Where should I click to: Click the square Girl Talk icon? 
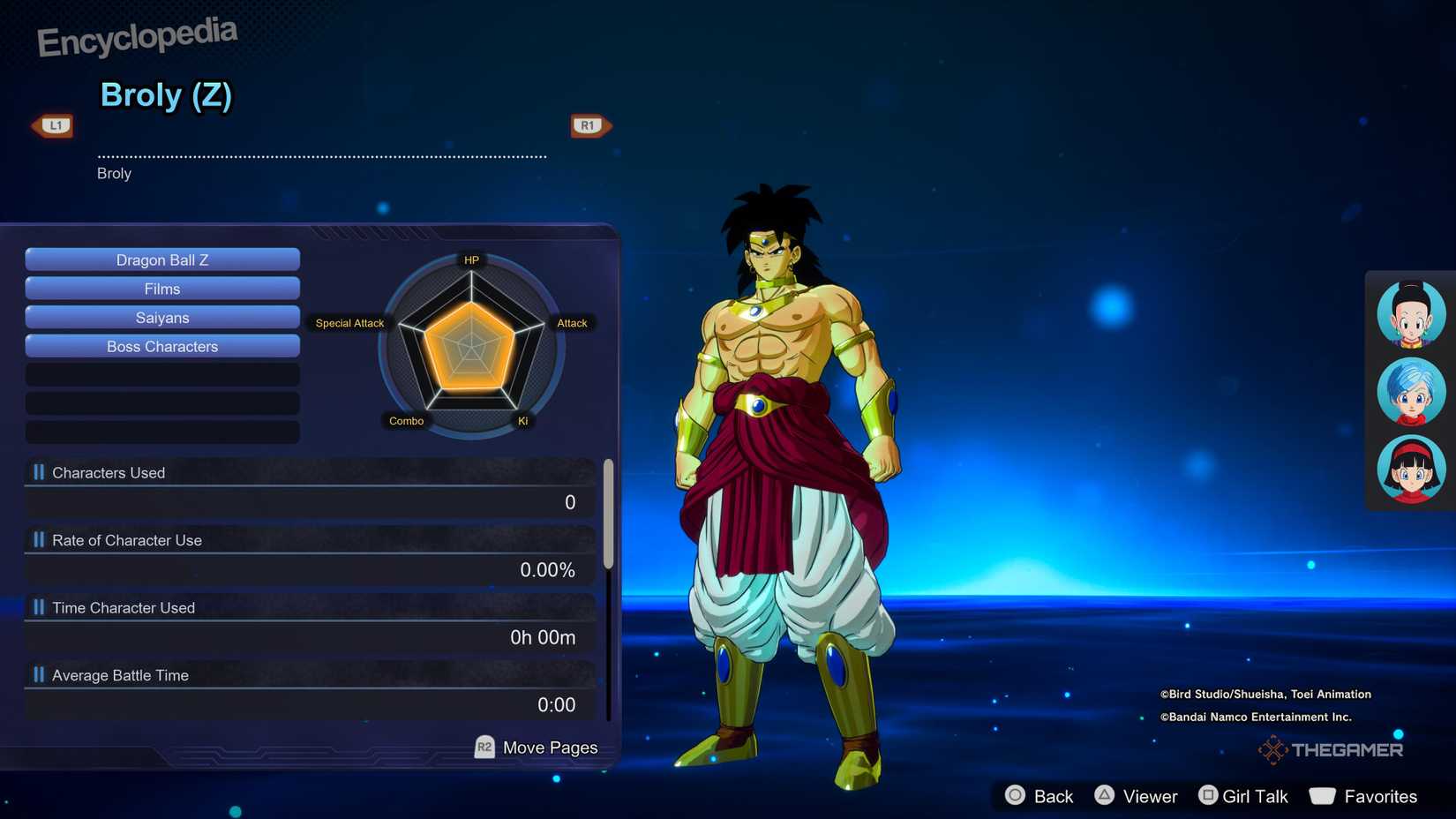pyautogui.click(x=1207, y=795)
